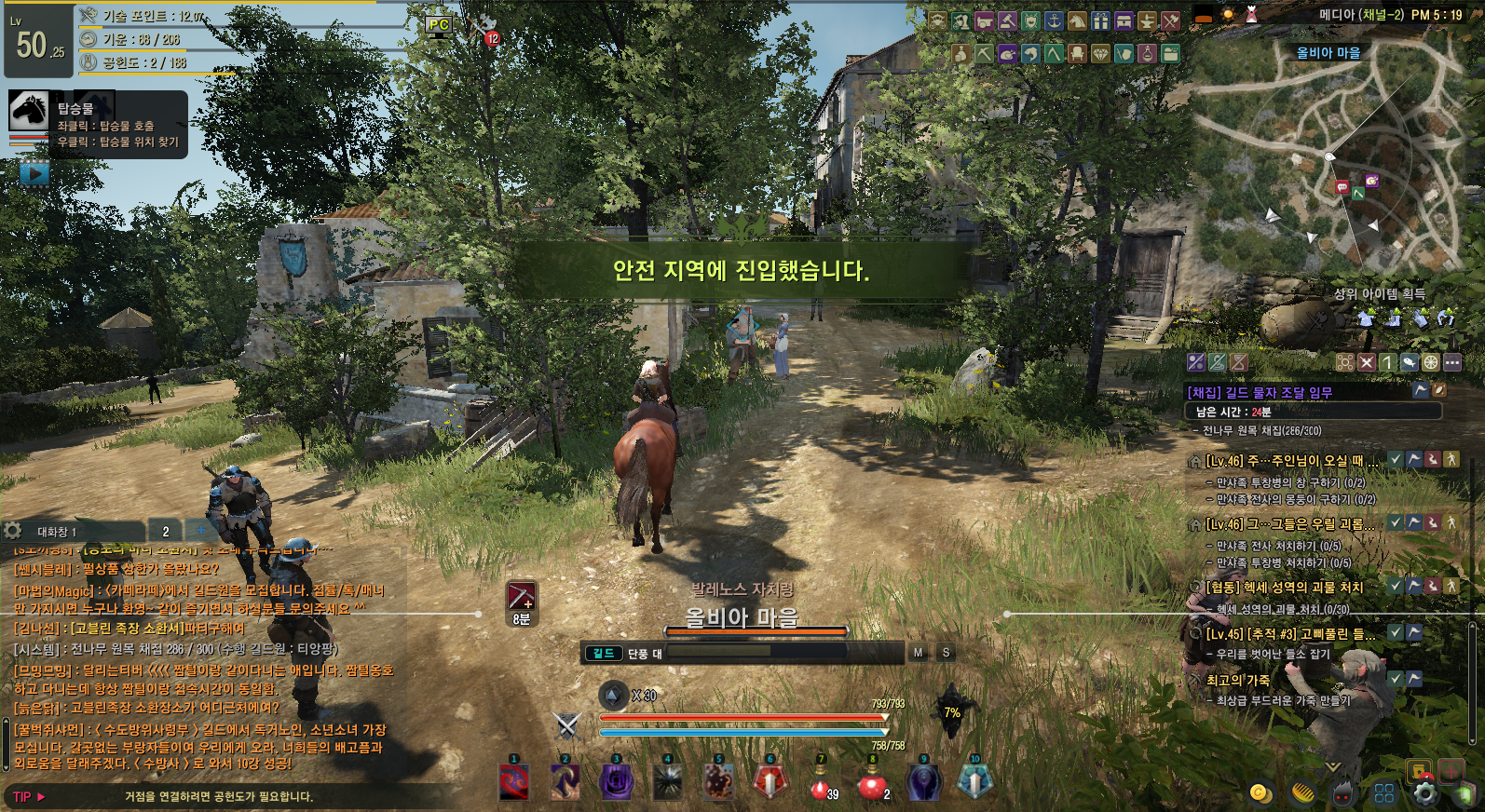1485x812 pixels.
Task: Click the blacksmith anvil icon in top bar
Action: (x=1148, y=21)
